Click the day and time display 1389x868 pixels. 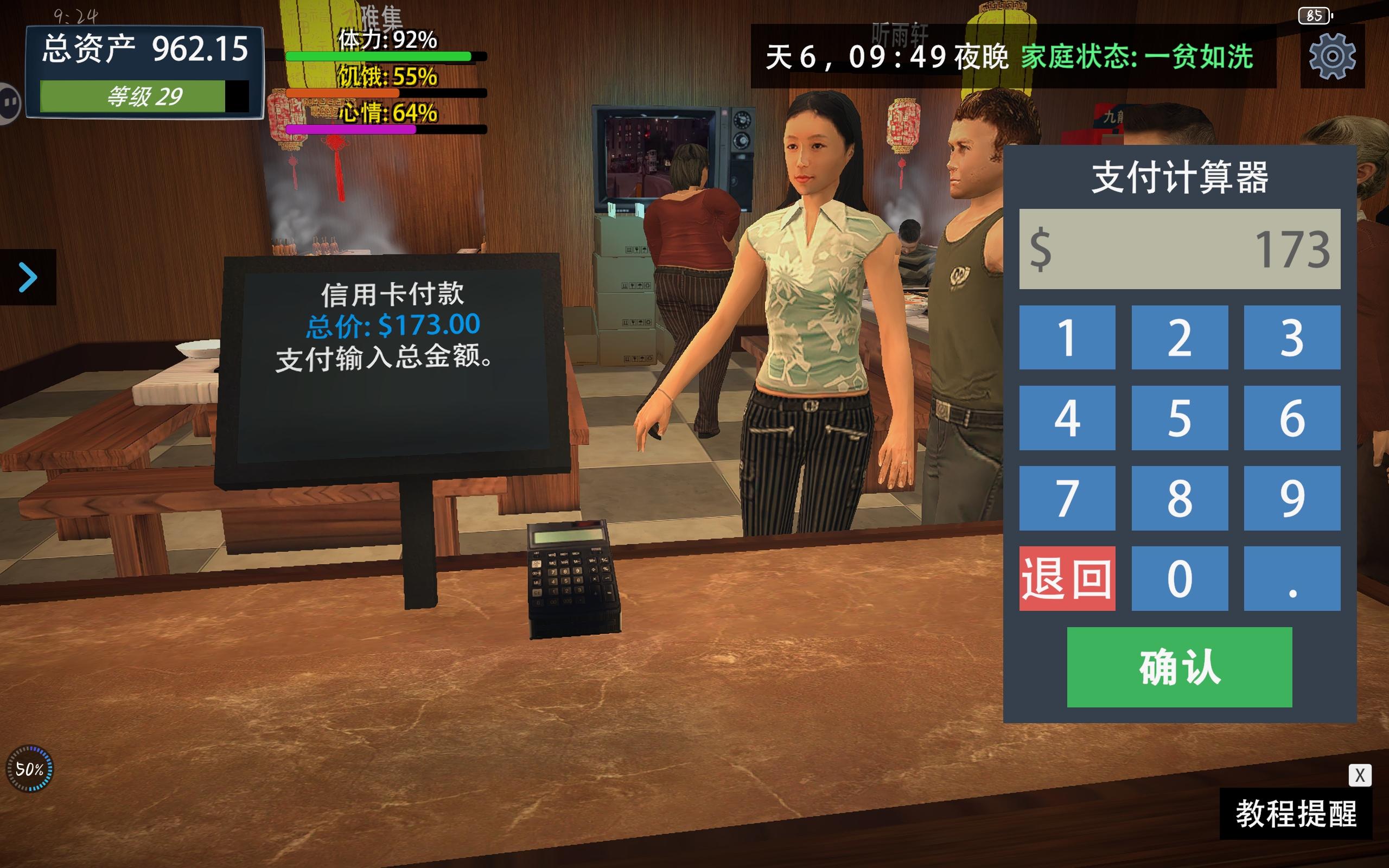[887, 56]
